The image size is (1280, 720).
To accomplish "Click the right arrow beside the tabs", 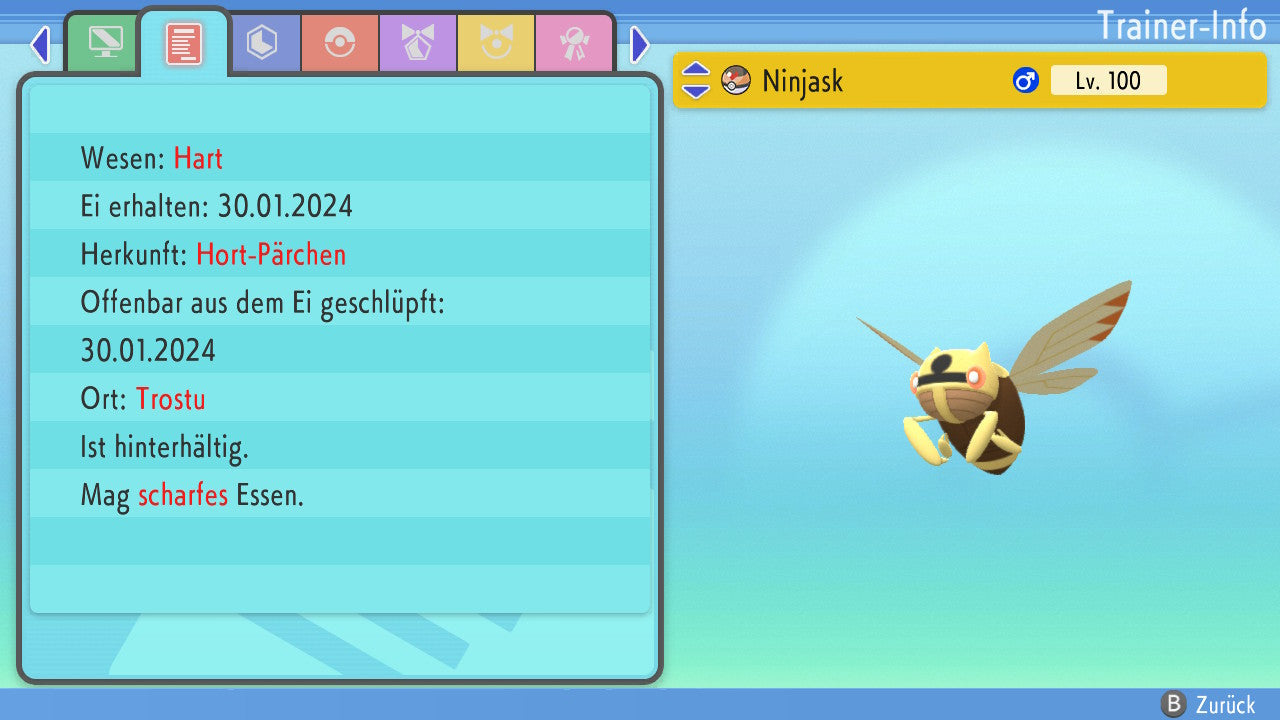I will pyautogui.click(x=640, y=44).
